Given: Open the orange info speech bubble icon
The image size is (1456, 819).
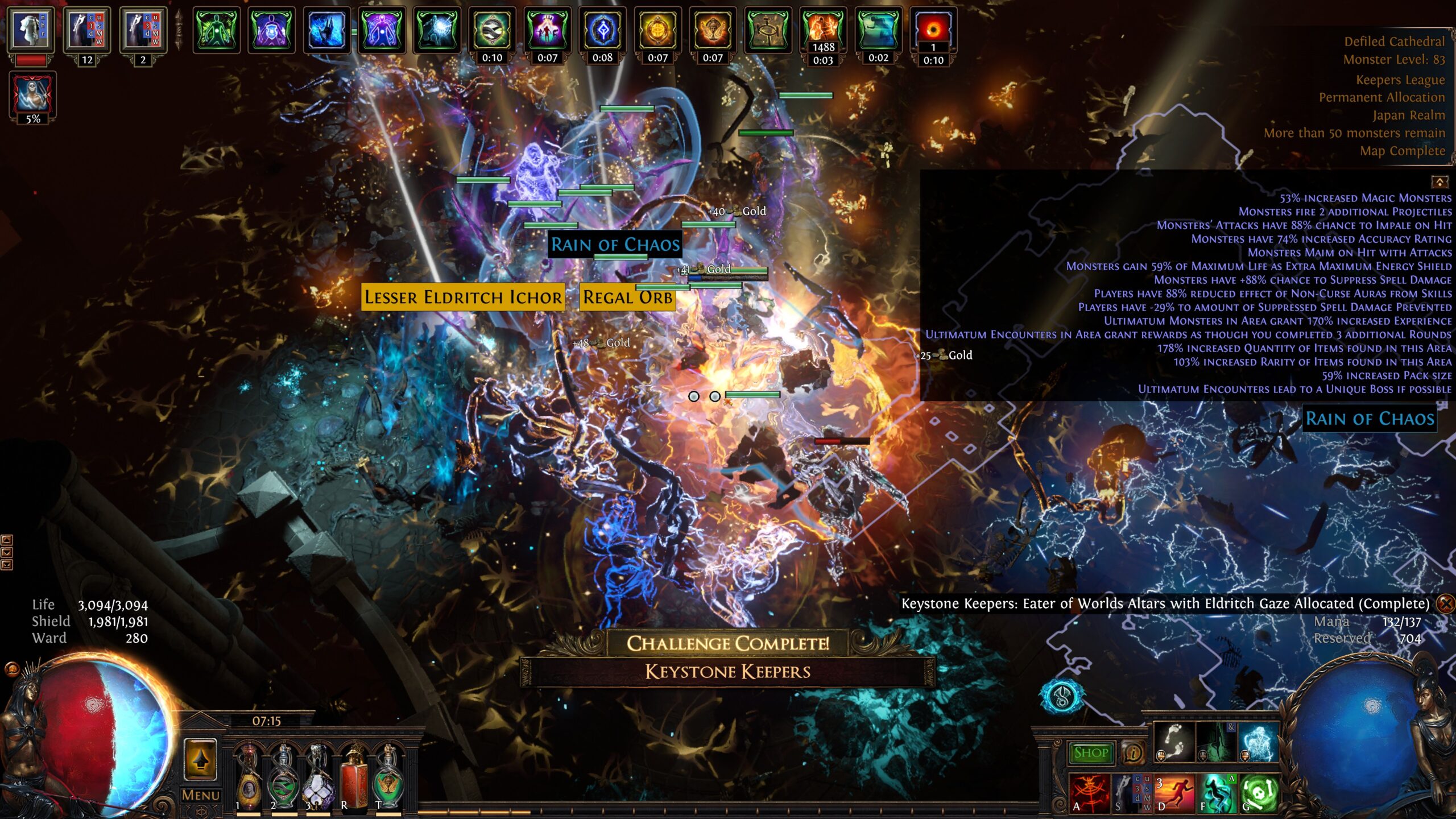Looking at the screenshot, I should [1133, 752].
